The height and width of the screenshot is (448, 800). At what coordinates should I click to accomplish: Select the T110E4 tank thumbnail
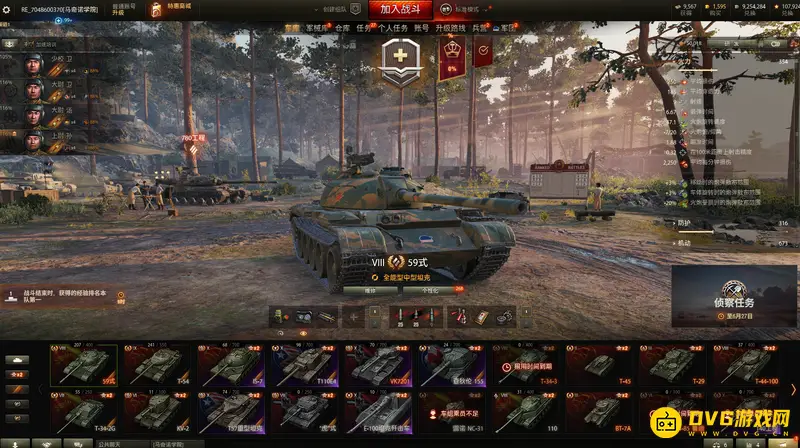[x=303, y=364]
